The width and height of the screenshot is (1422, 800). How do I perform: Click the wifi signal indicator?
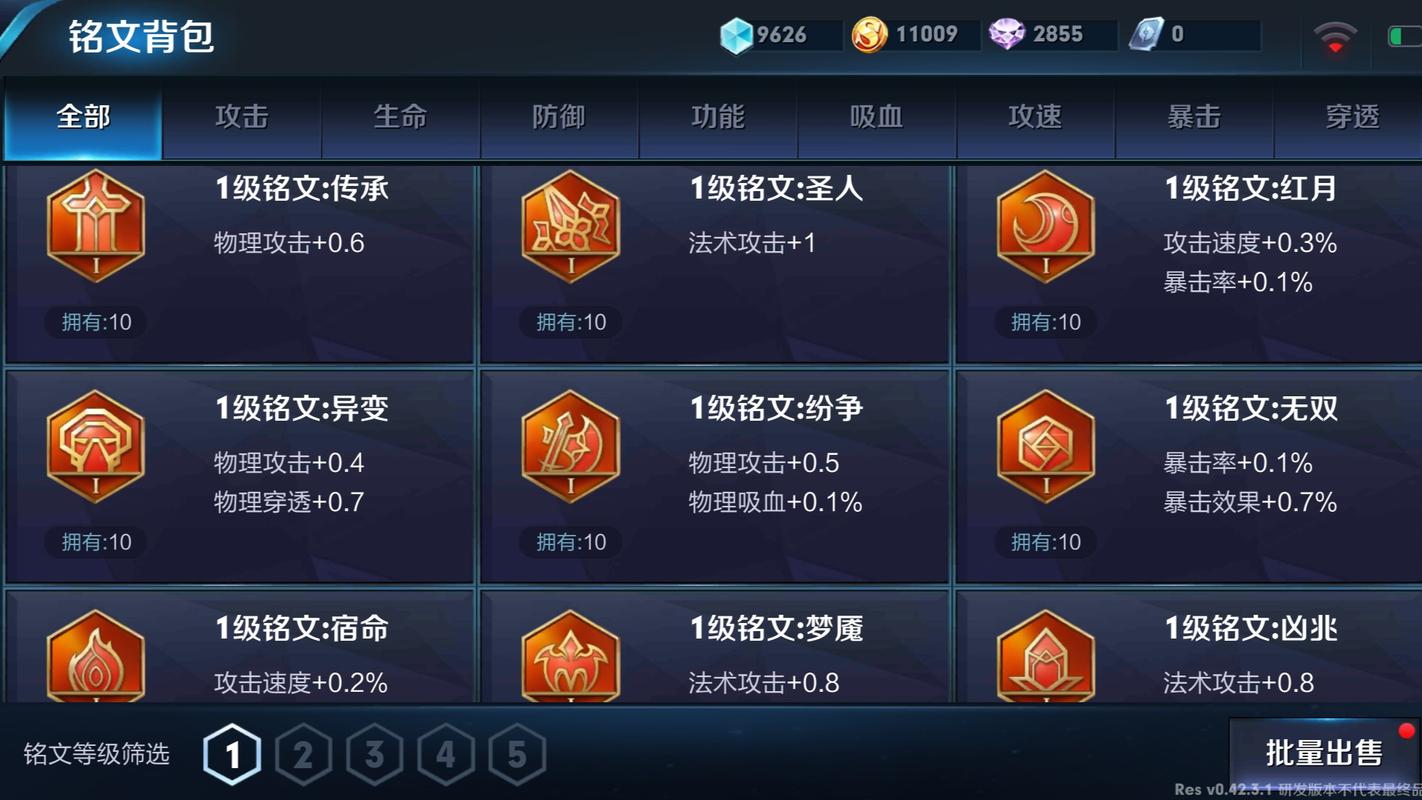(1337, 33)
